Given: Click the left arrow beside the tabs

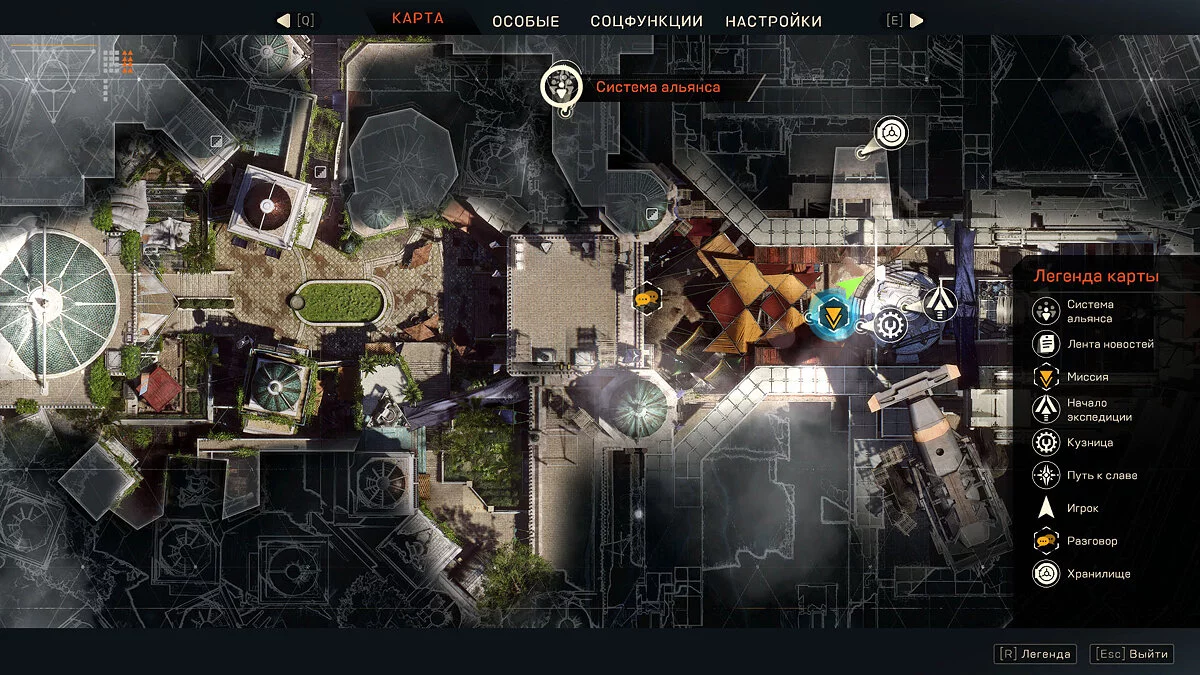Looking at the screenshot, I should 283,20.
